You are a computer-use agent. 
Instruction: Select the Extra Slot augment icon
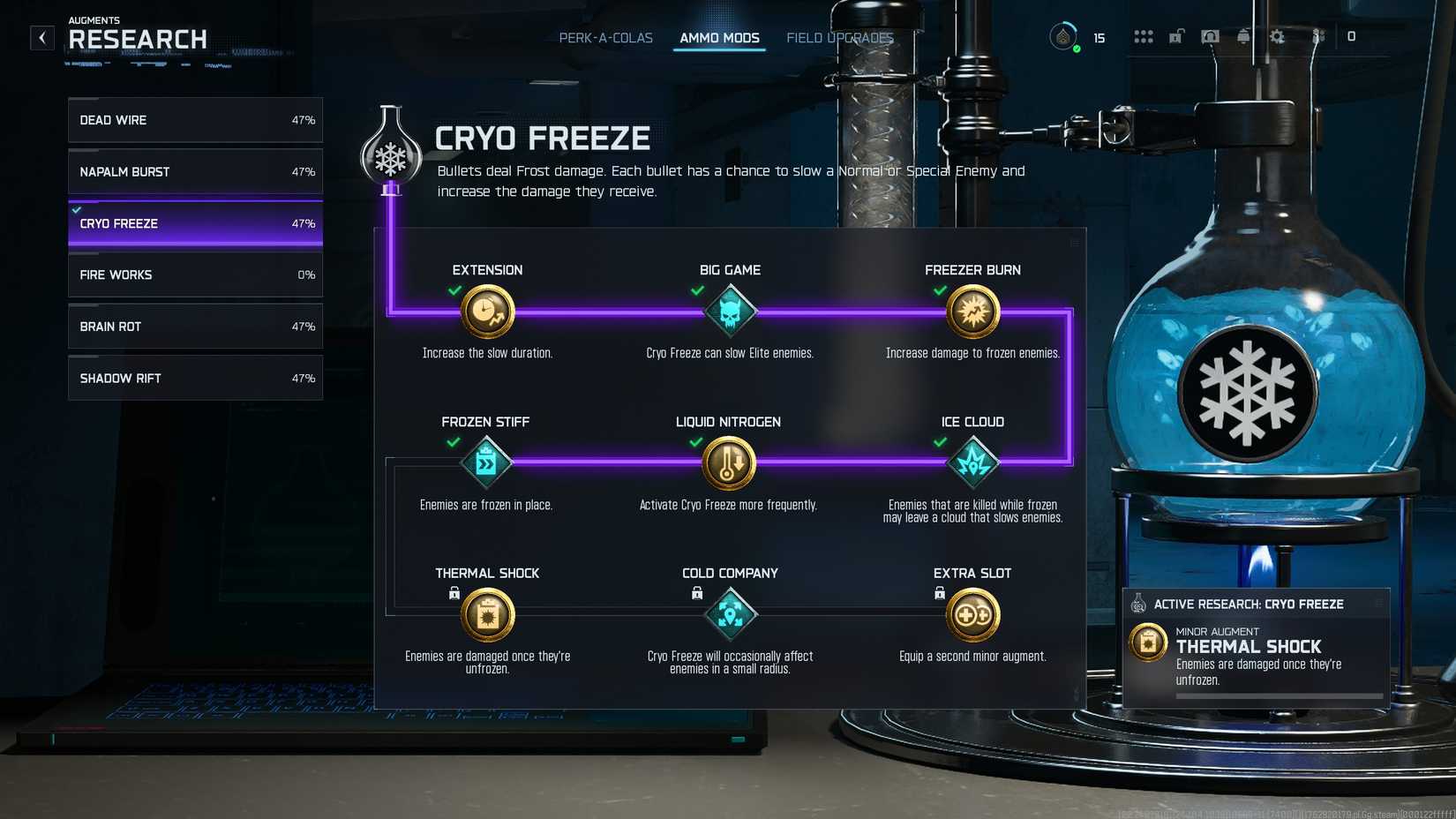pyautogui.click(x=972, y=613)
